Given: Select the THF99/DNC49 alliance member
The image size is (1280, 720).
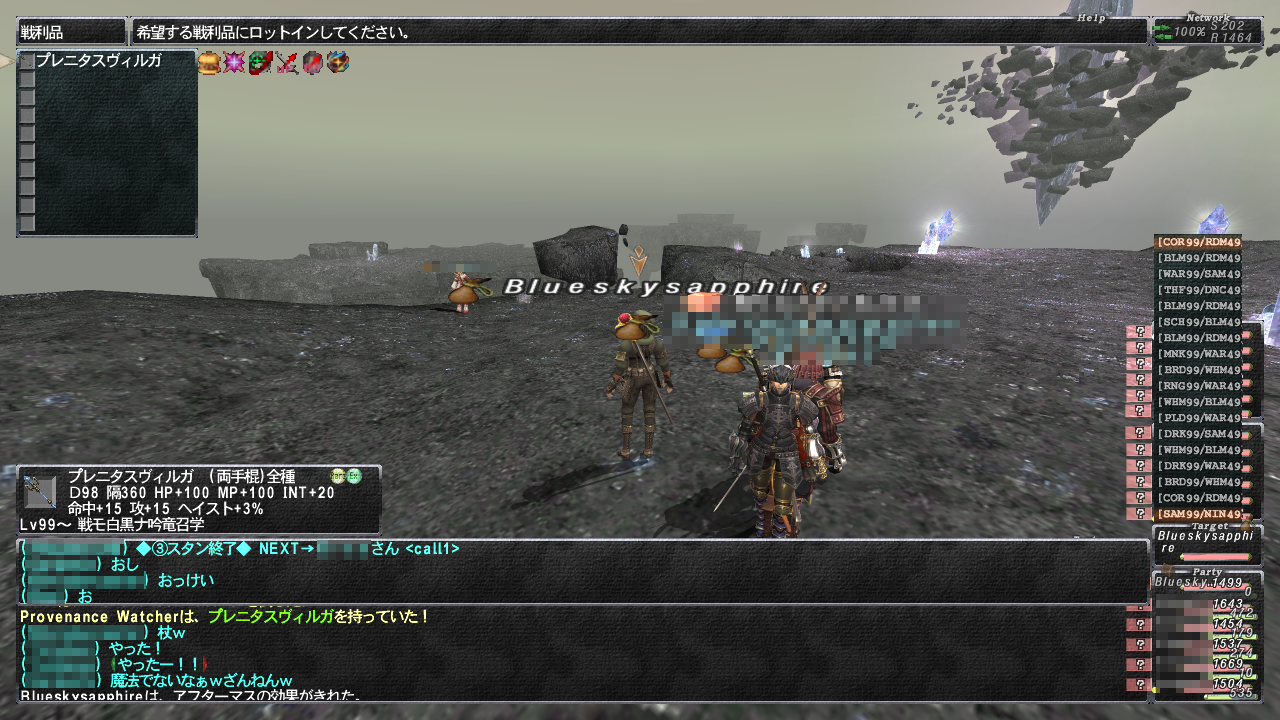Looking at the screenshot, I should [x=1199, y=290].
